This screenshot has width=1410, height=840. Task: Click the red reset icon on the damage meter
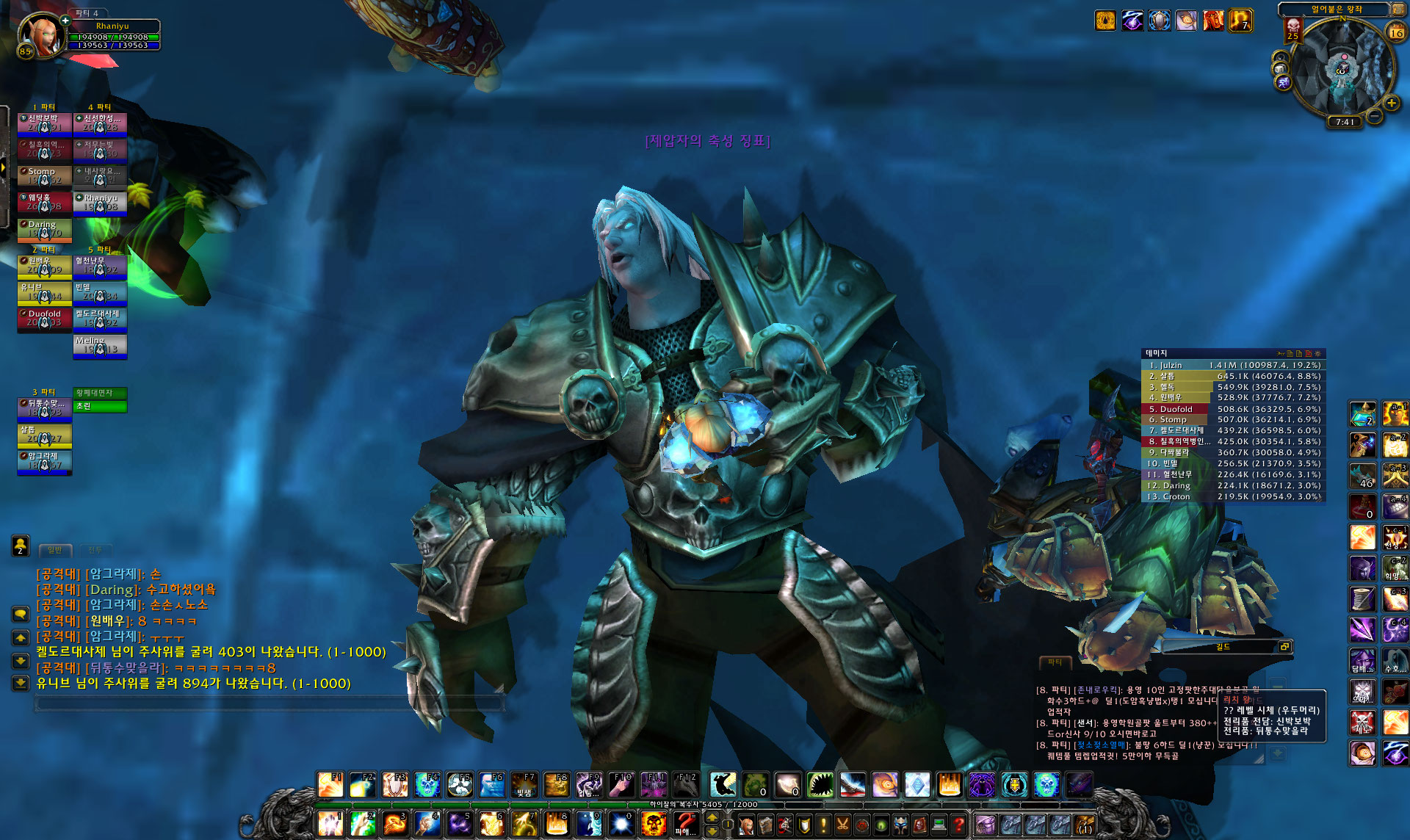pyautogui.click(x=1307, y=353)
